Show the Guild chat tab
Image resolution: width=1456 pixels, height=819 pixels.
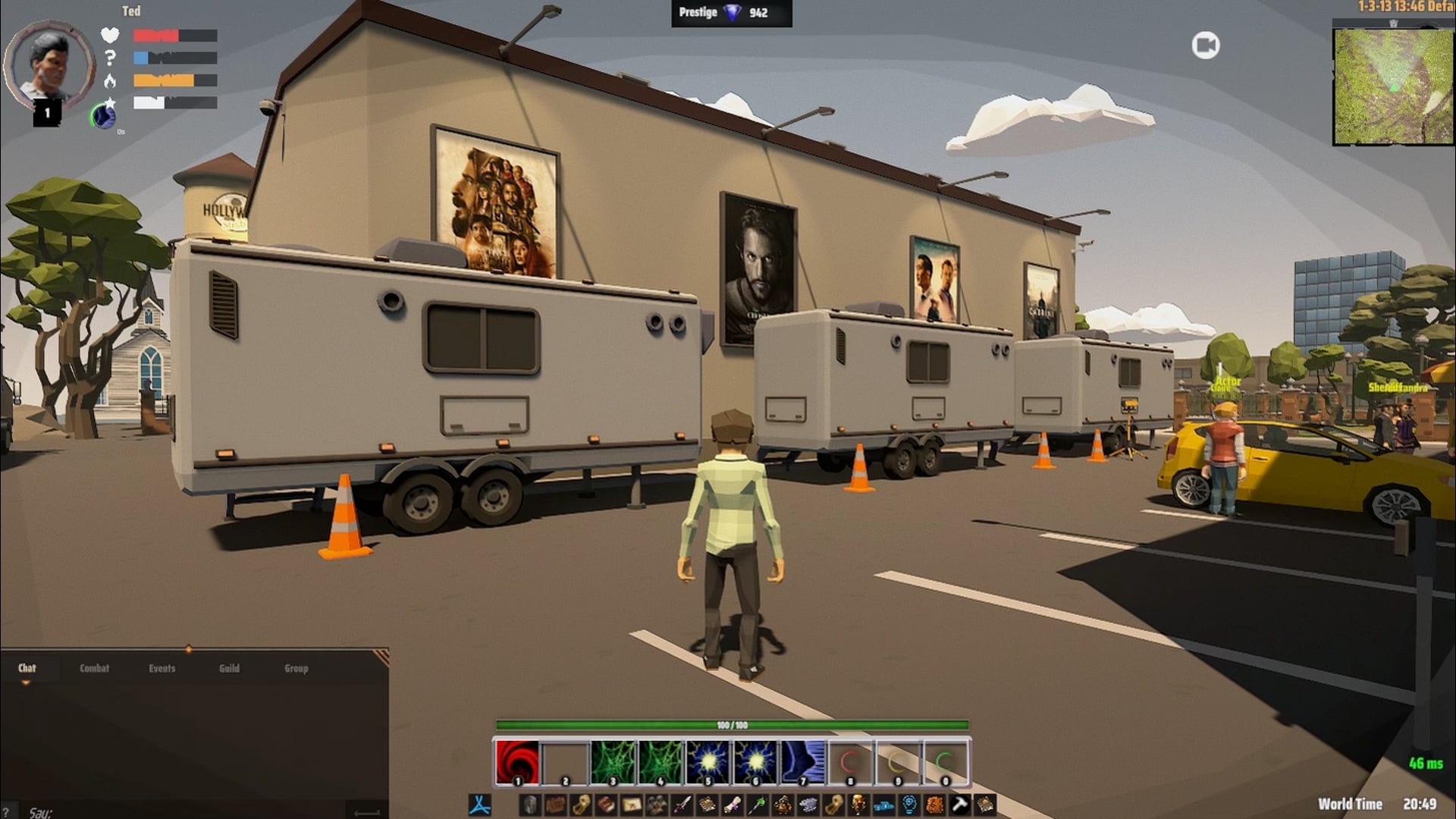click(x=229, y=668)
